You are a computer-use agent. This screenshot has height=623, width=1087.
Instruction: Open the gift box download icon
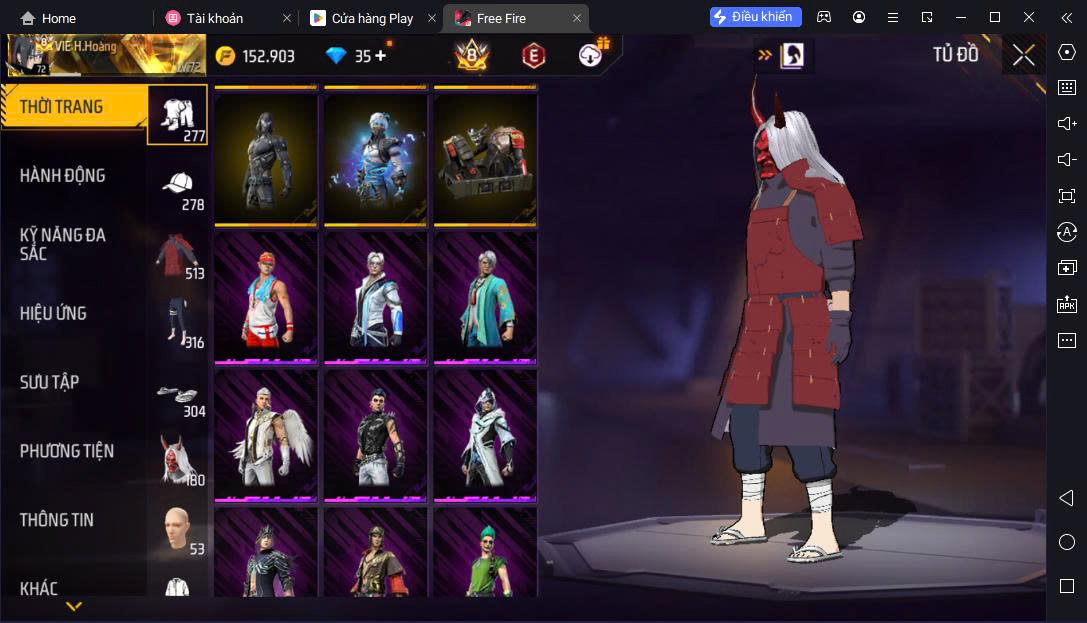coord(594,55)
